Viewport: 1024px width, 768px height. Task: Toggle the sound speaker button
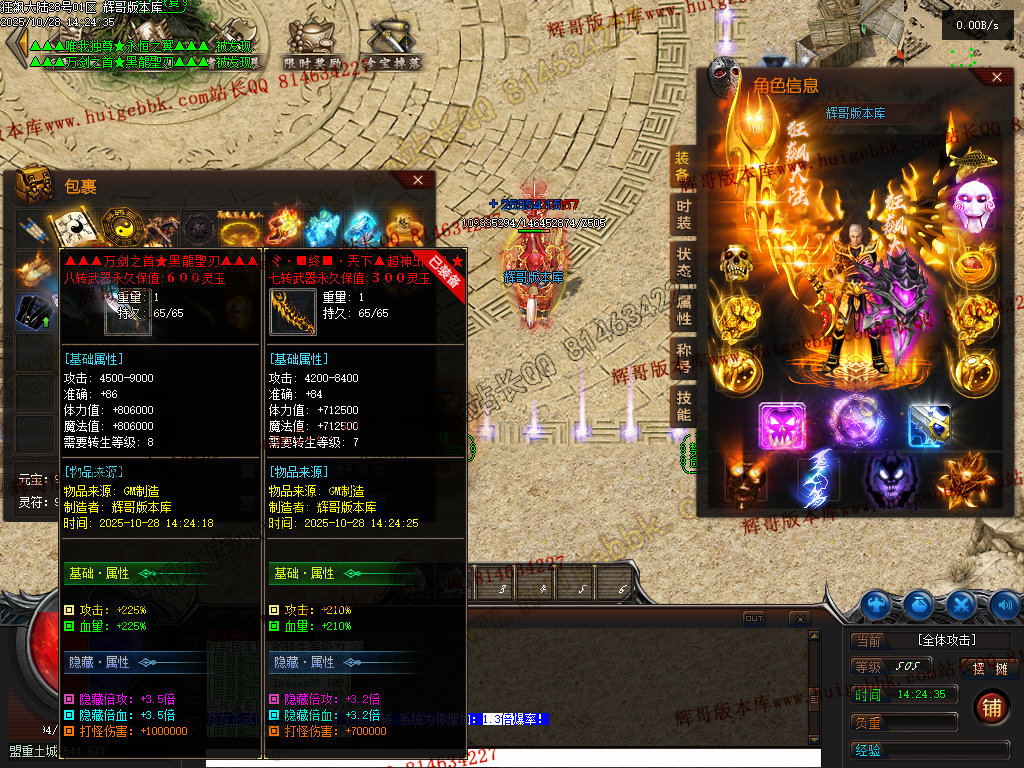coord(1004,604)
